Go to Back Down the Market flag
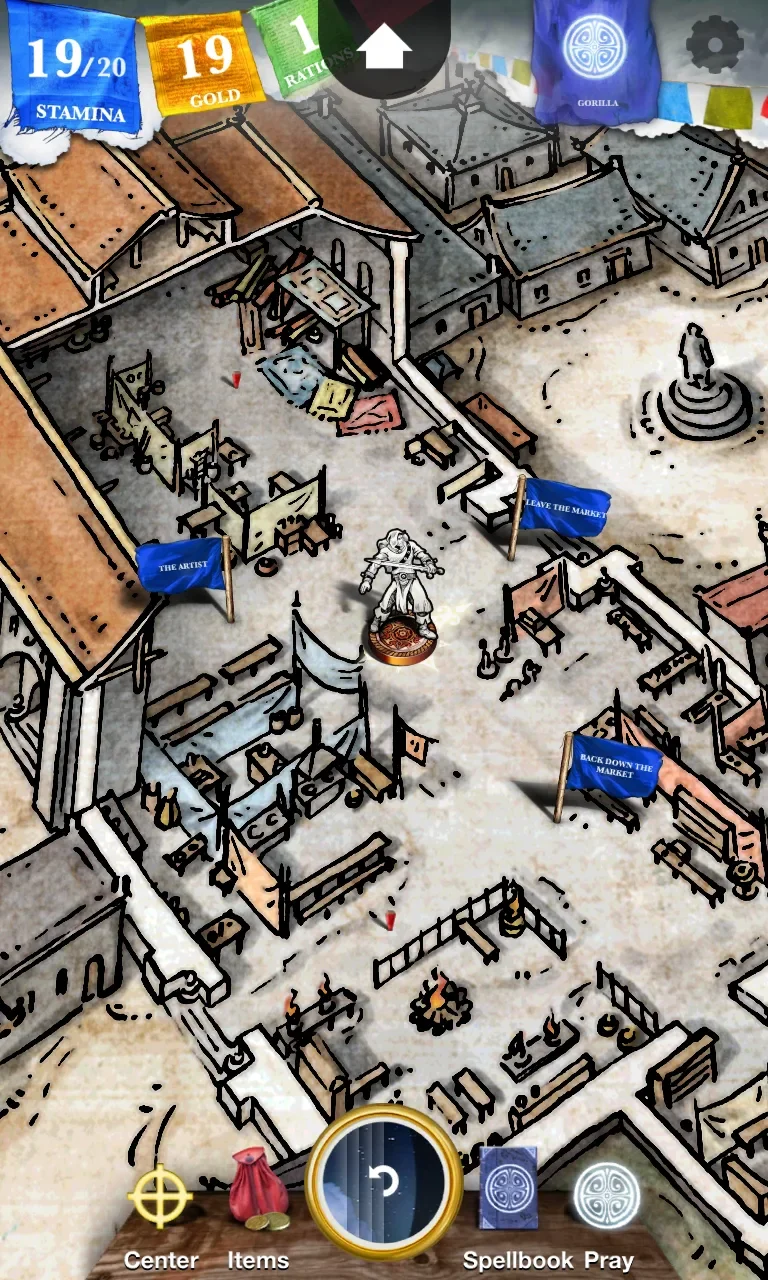The height and width of the screenshot is (1280, 768). (x=615, y=767)
